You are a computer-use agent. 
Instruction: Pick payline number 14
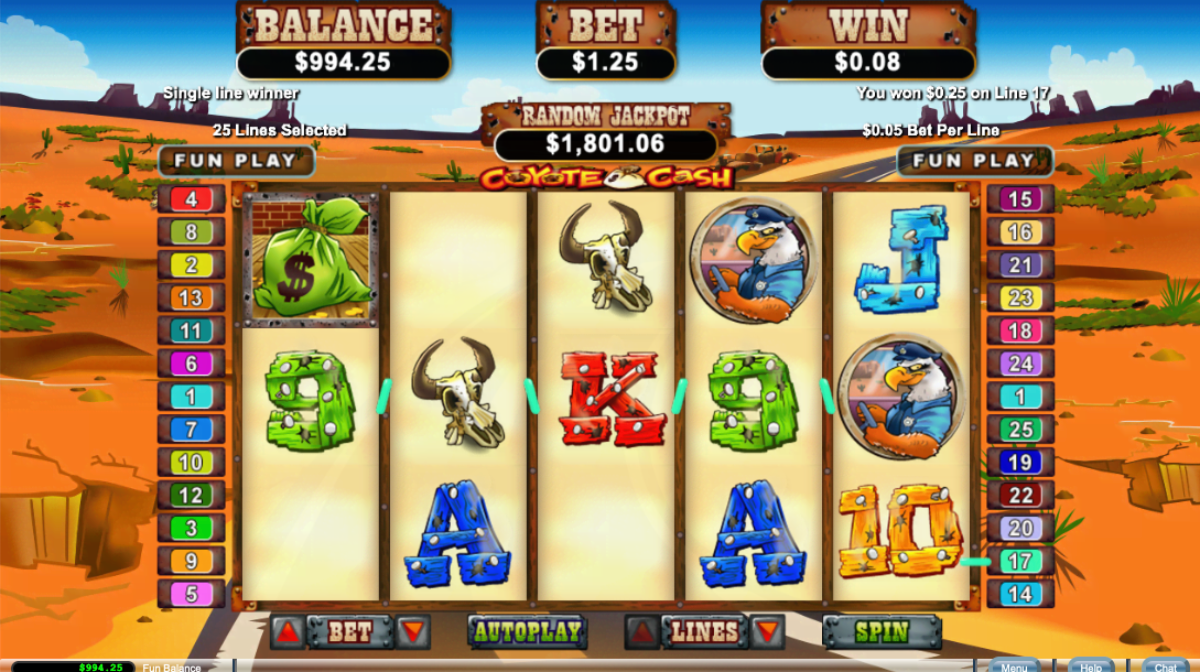coord(1020,594)
